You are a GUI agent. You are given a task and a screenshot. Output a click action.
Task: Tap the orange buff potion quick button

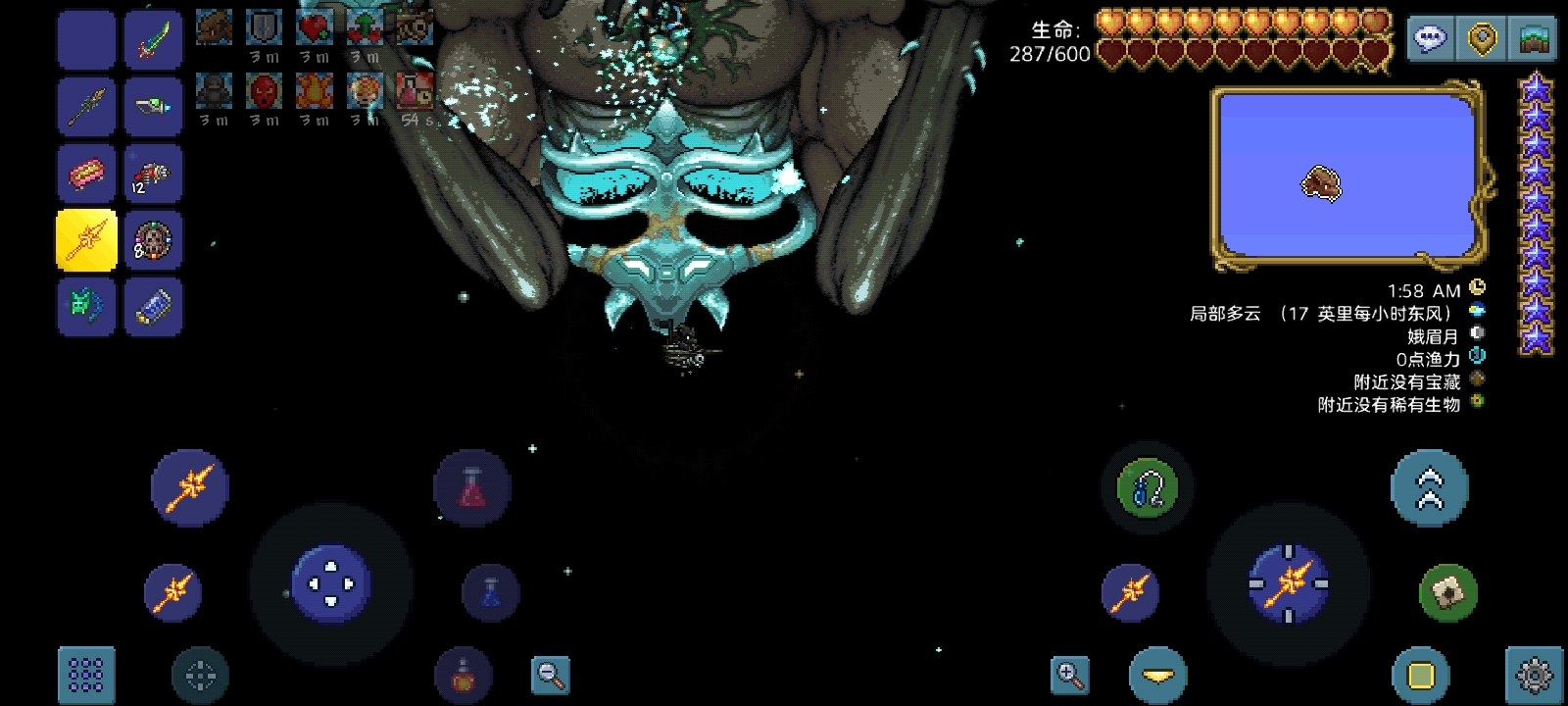tap(463, 675)
